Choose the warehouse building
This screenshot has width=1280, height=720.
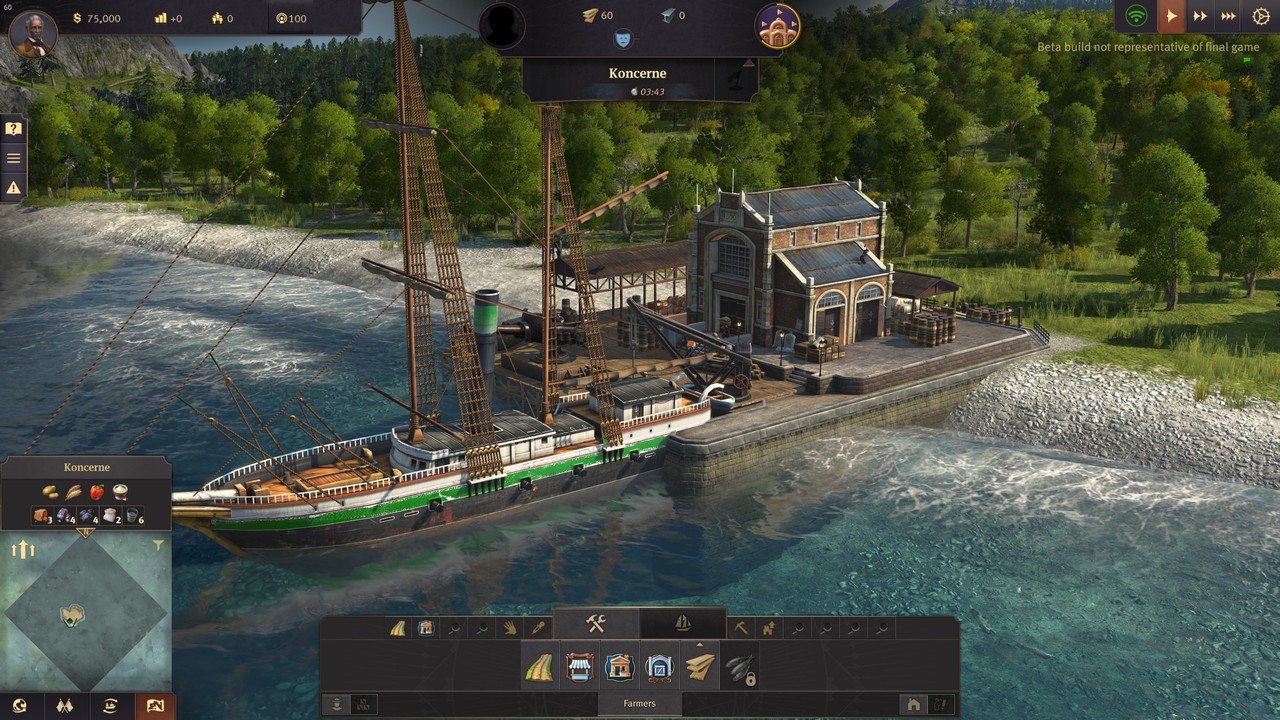click(660, 667)
